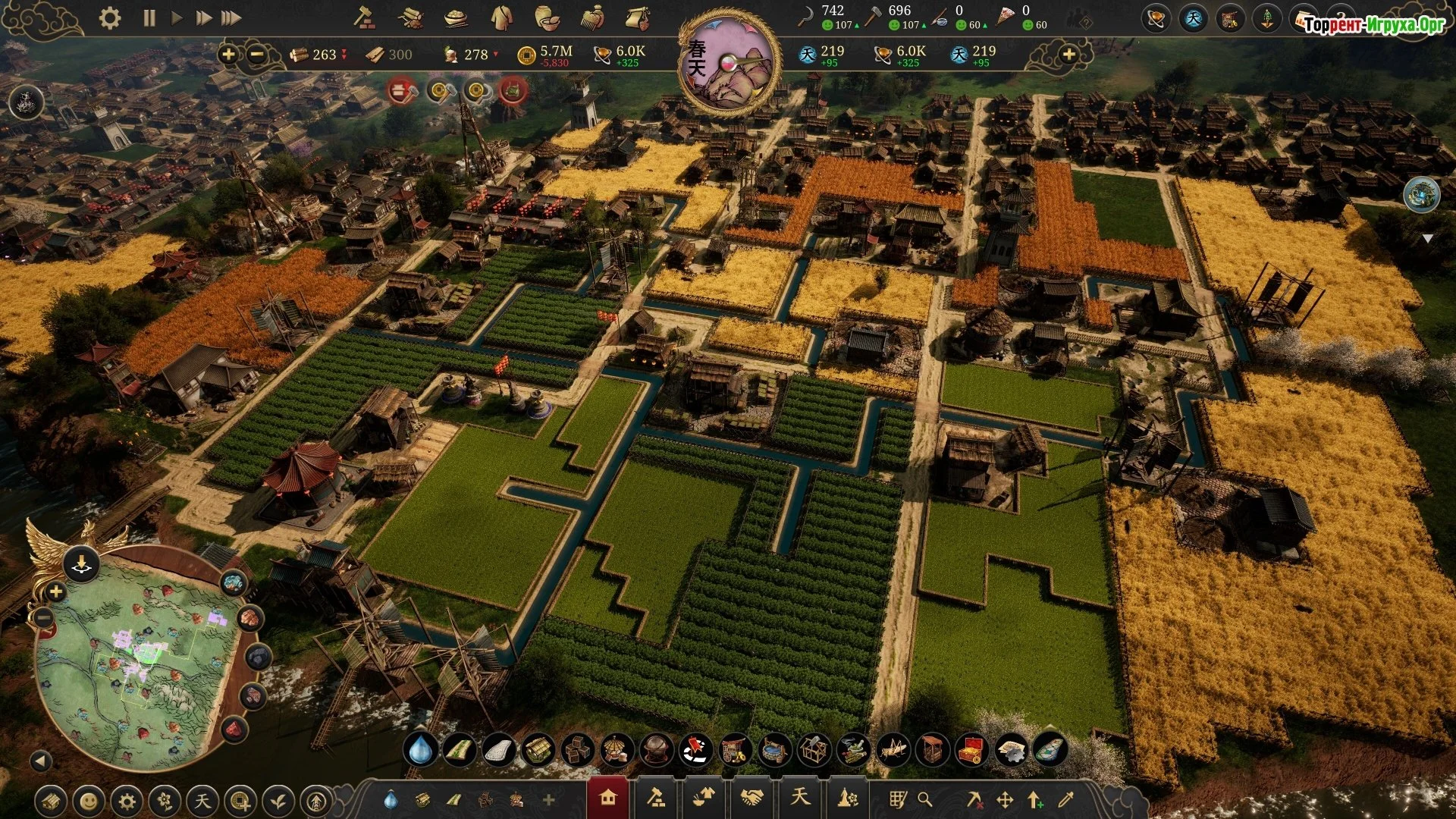1456x819 pixels.
Task: Expand the resource bar with right plus
Action: point(1068,54)
